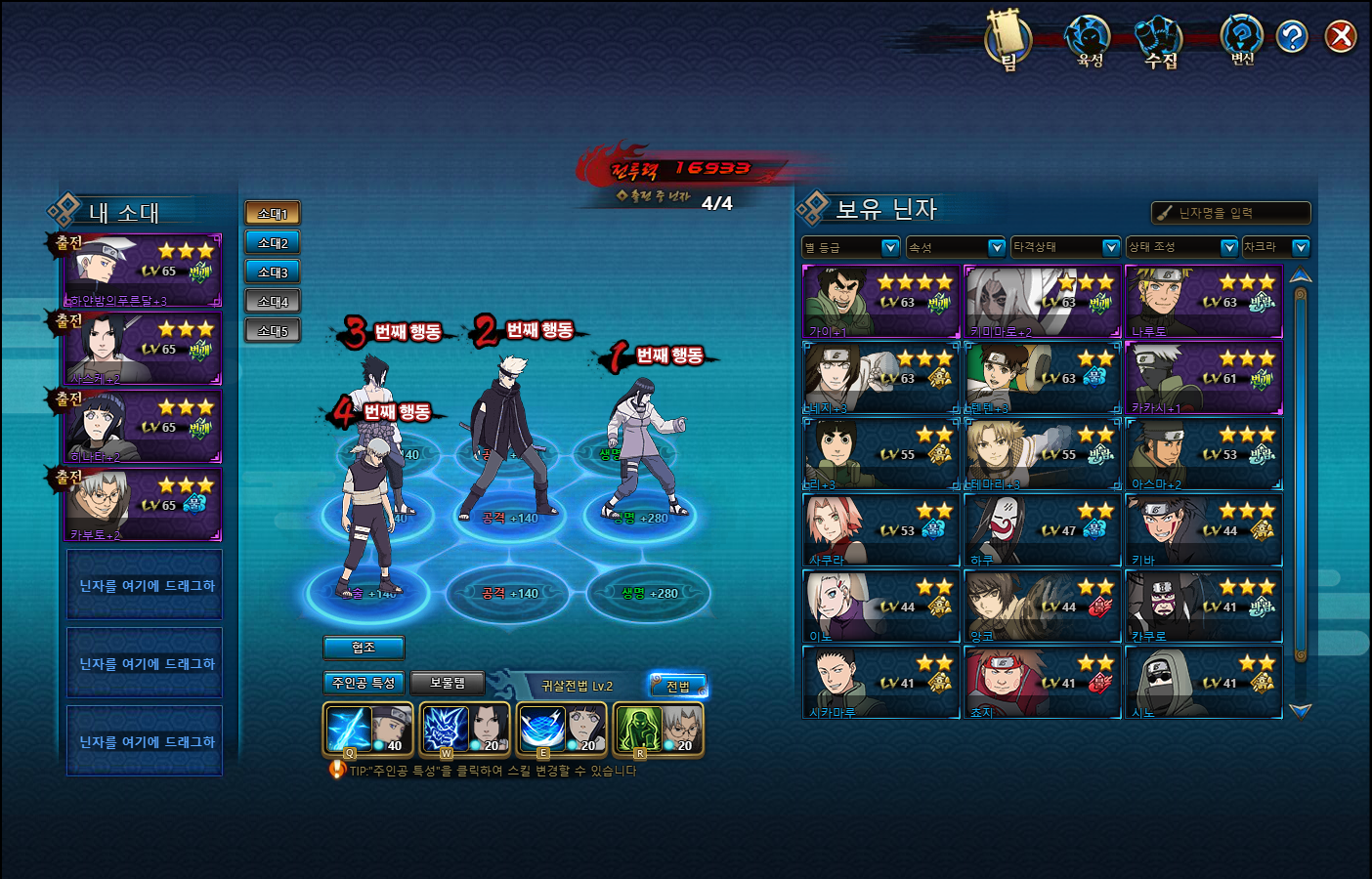Click the ninja list scroll-down arrow
The height and width of the screenshot is (879, 1372).
(1300, 711)
